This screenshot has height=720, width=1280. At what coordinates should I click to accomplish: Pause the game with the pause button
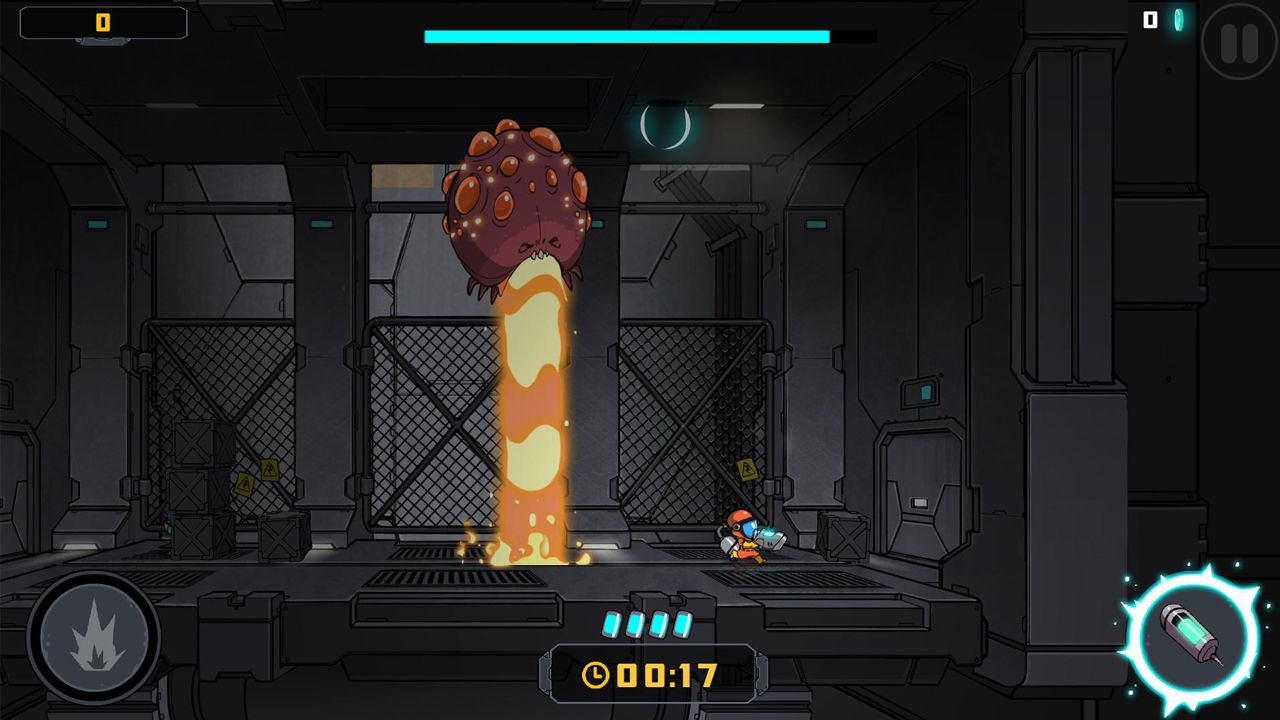[x=1238, y=42]
